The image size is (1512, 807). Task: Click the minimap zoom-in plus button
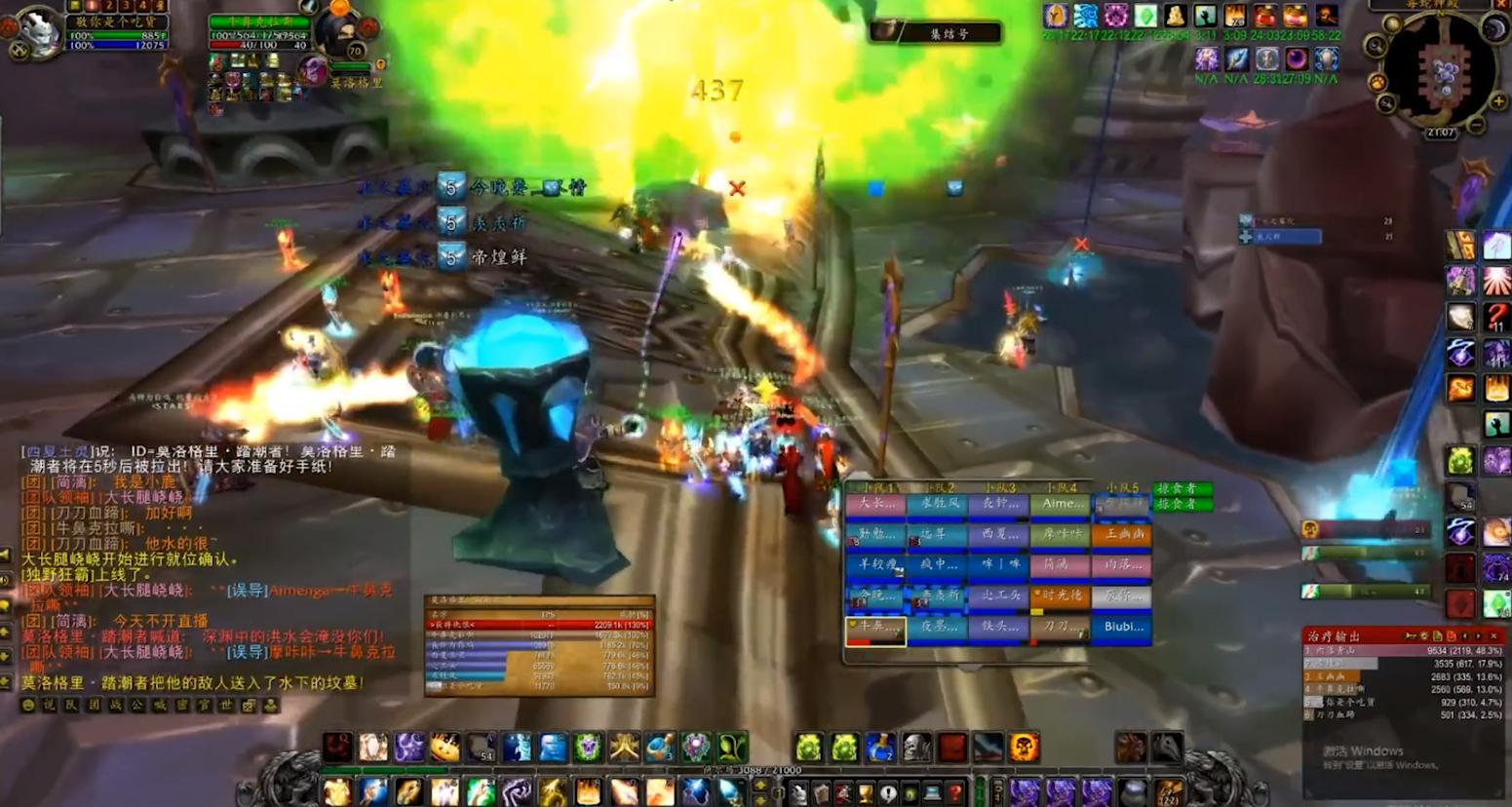tap(1499, 101)
